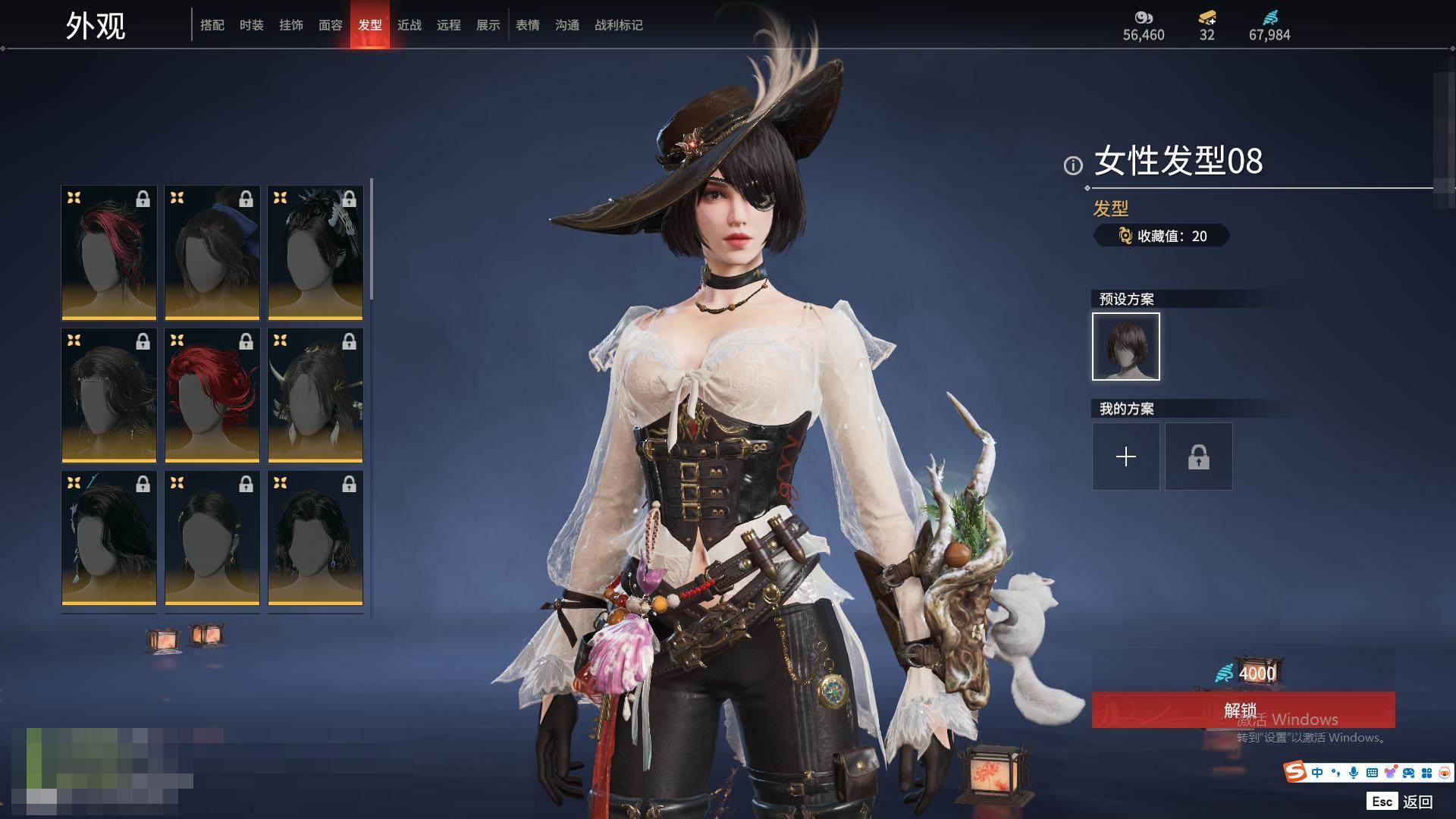This screenshot has width=1456, height=819.
Task: Add a new scheme with the plus slot
Action: 1126,457
